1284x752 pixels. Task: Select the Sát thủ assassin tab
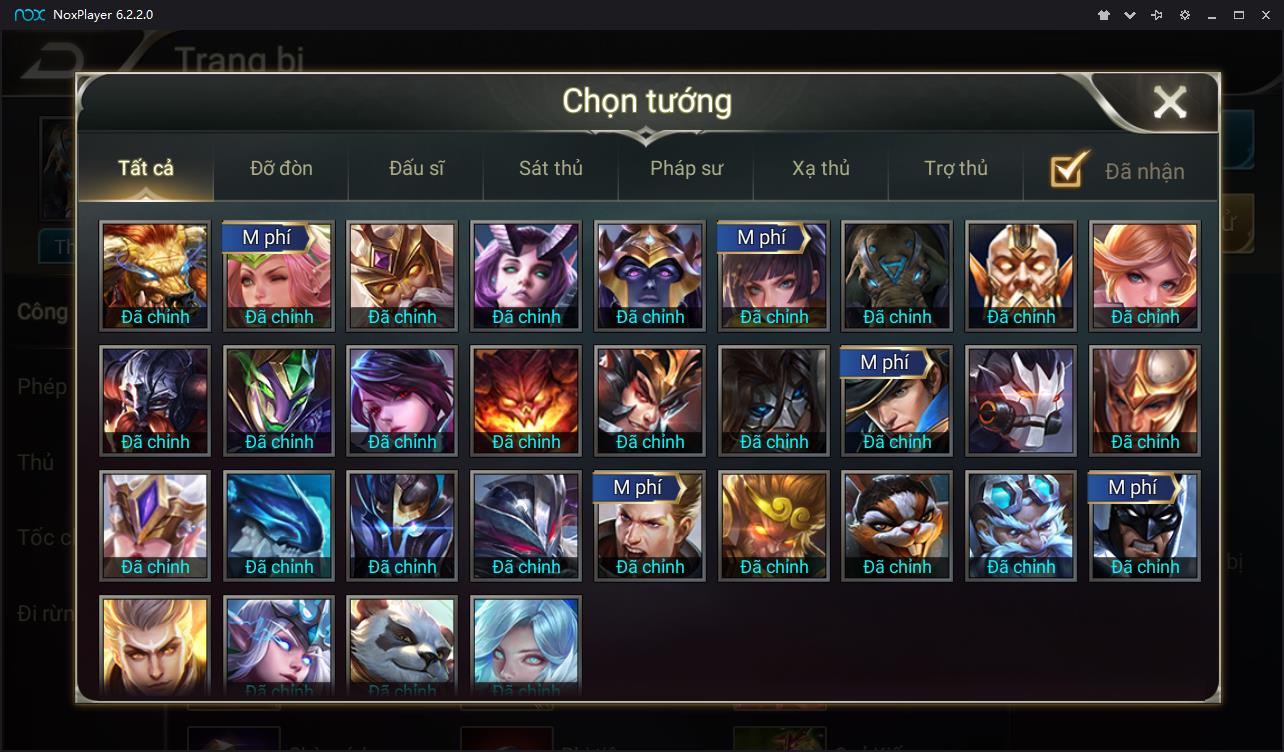tap(550, 168)
